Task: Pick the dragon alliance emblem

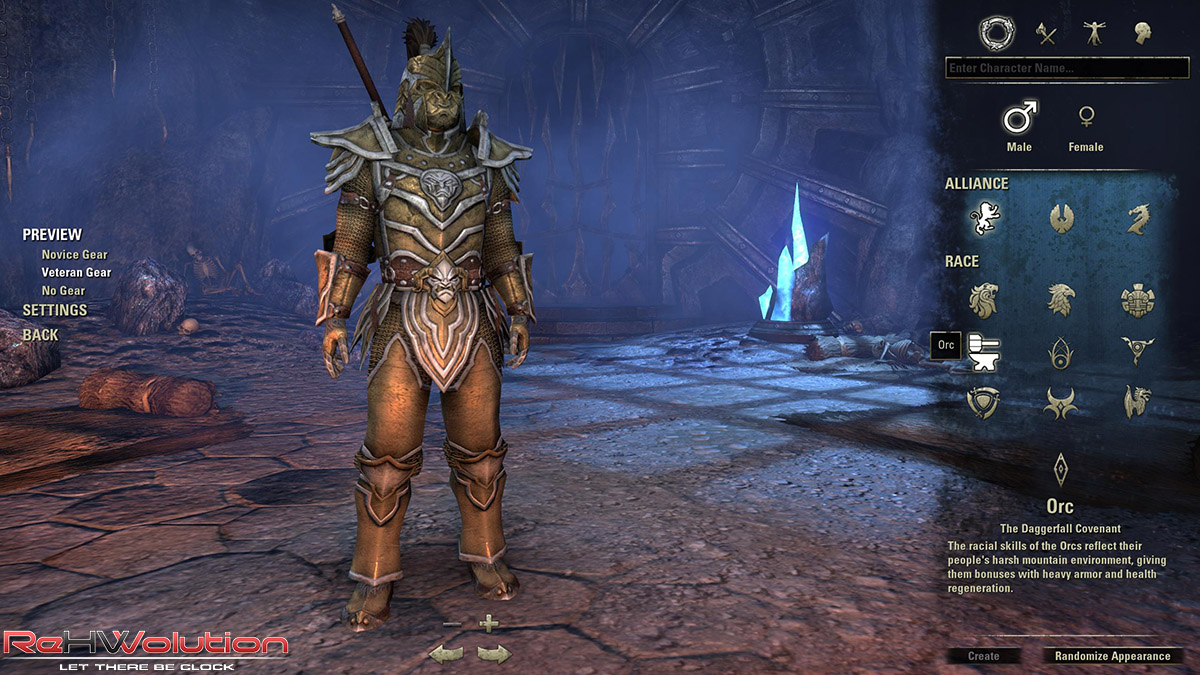Action: click(x=1138, y=218)
